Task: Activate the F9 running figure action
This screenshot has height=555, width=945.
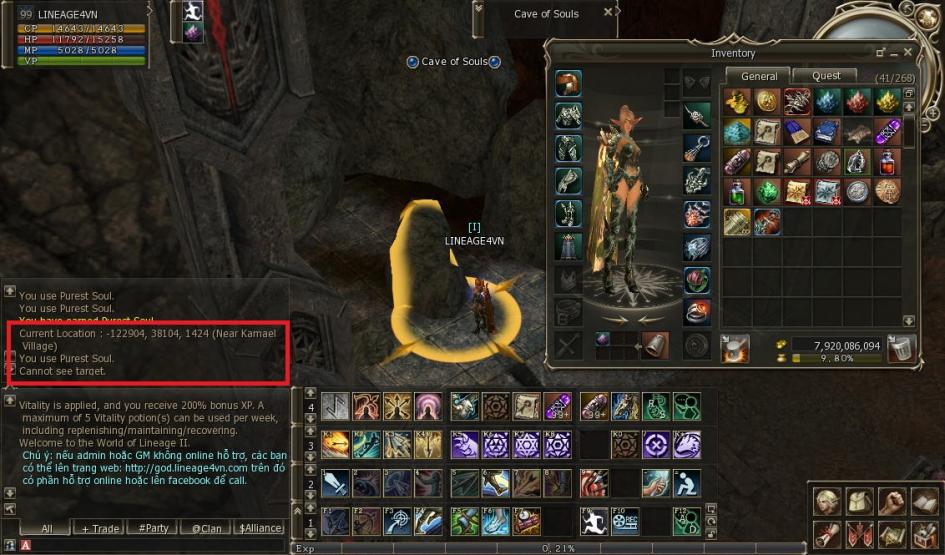Action: pos(595,521)
